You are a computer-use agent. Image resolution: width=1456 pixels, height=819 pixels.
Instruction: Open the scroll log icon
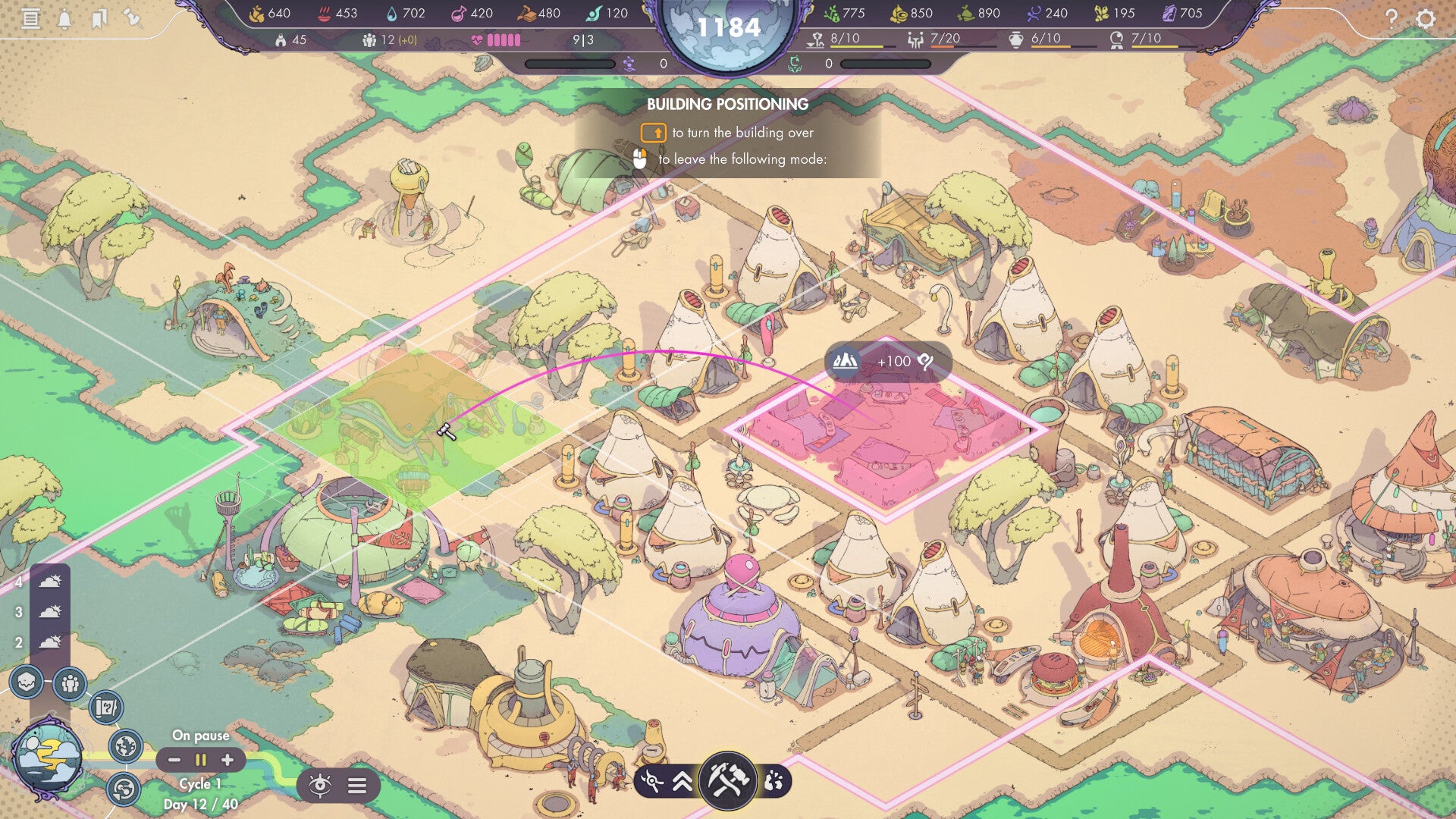click(30, 18)
